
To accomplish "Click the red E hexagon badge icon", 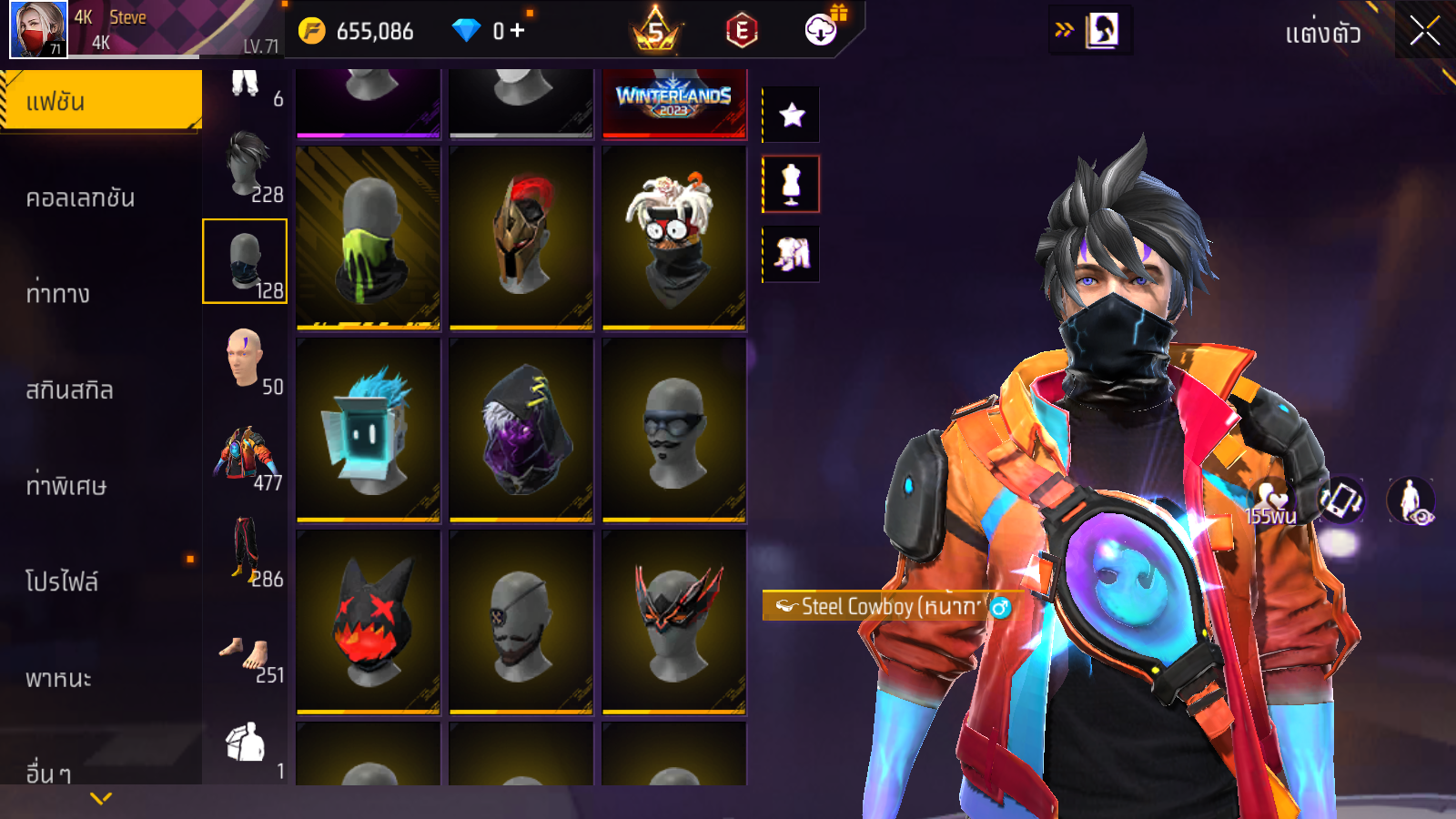I will (x=742, y=32).
